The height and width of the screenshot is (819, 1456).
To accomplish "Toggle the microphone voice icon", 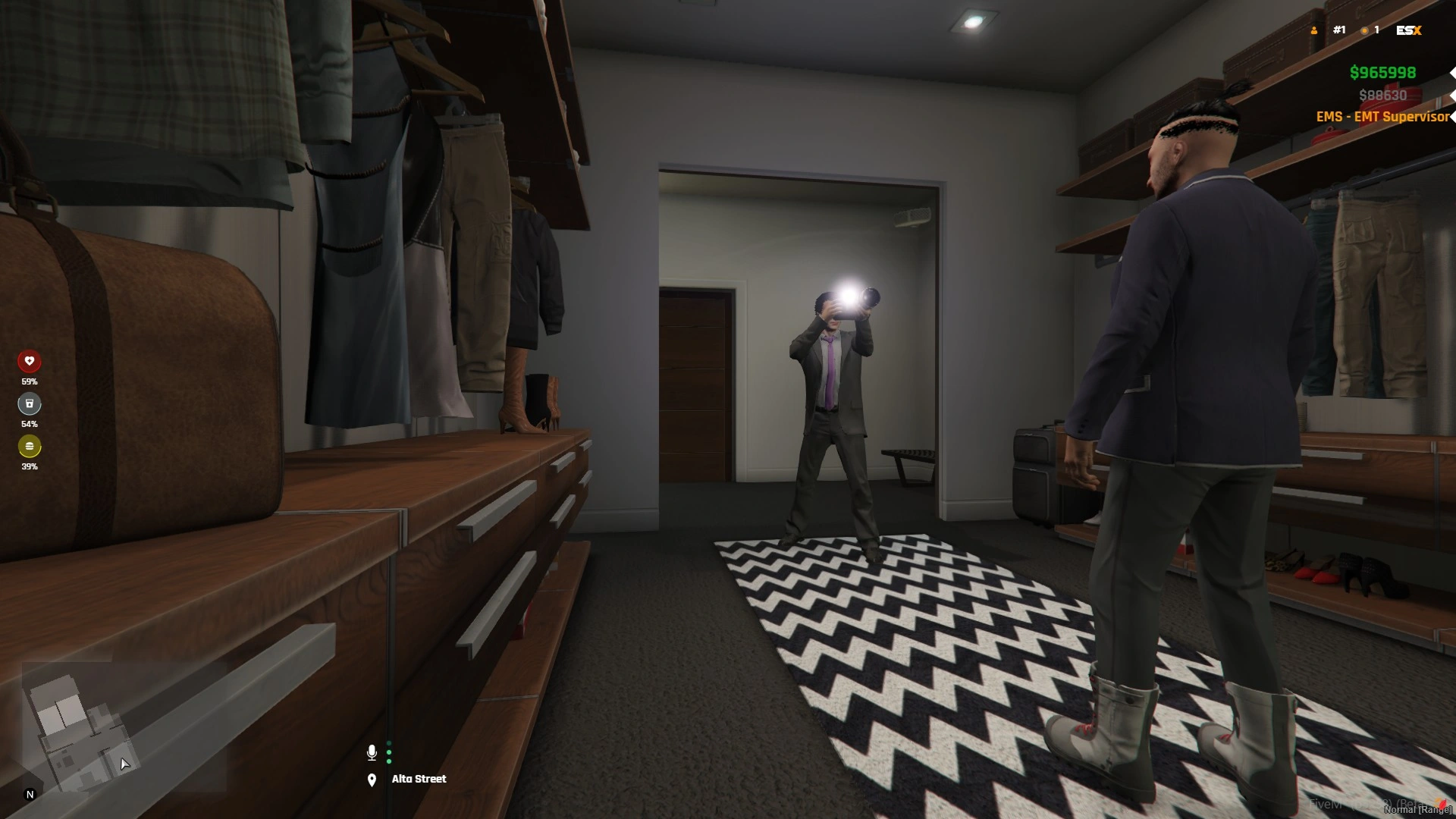I will pyautogui.click(x=372, y=752).
